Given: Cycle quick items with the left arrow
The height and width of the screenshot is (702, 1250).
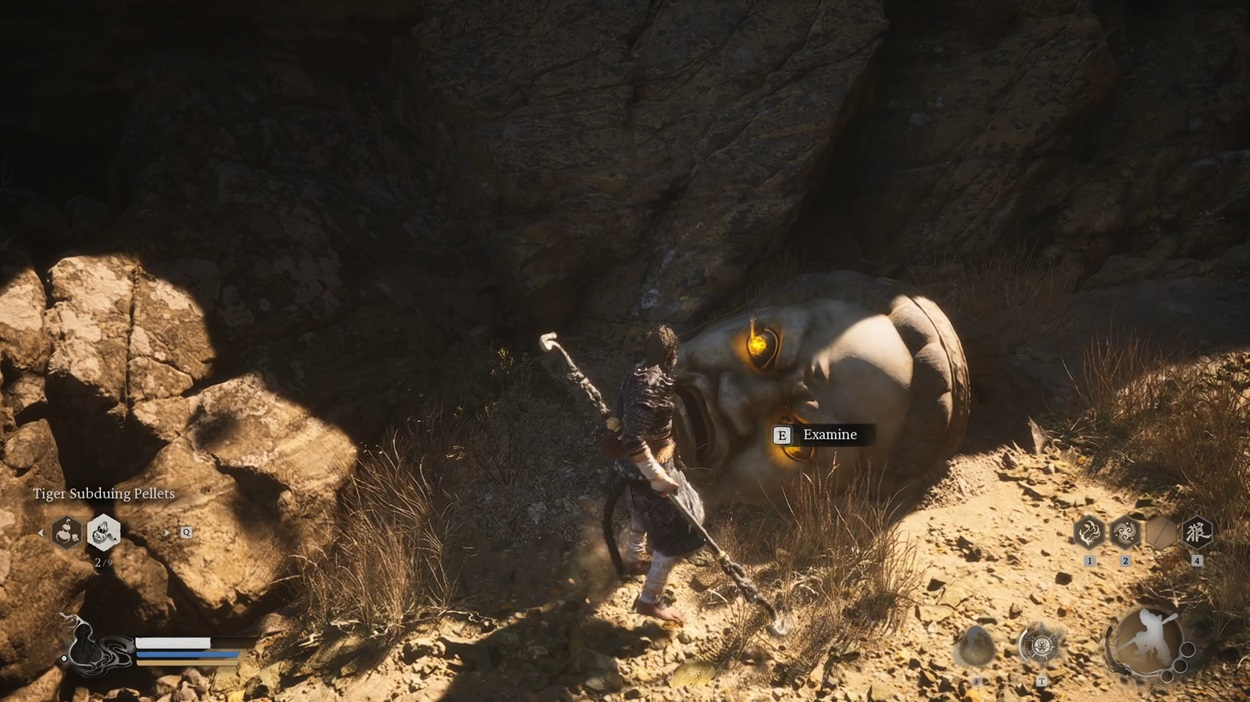Looking at the screenshot, I should pos(41,533).
